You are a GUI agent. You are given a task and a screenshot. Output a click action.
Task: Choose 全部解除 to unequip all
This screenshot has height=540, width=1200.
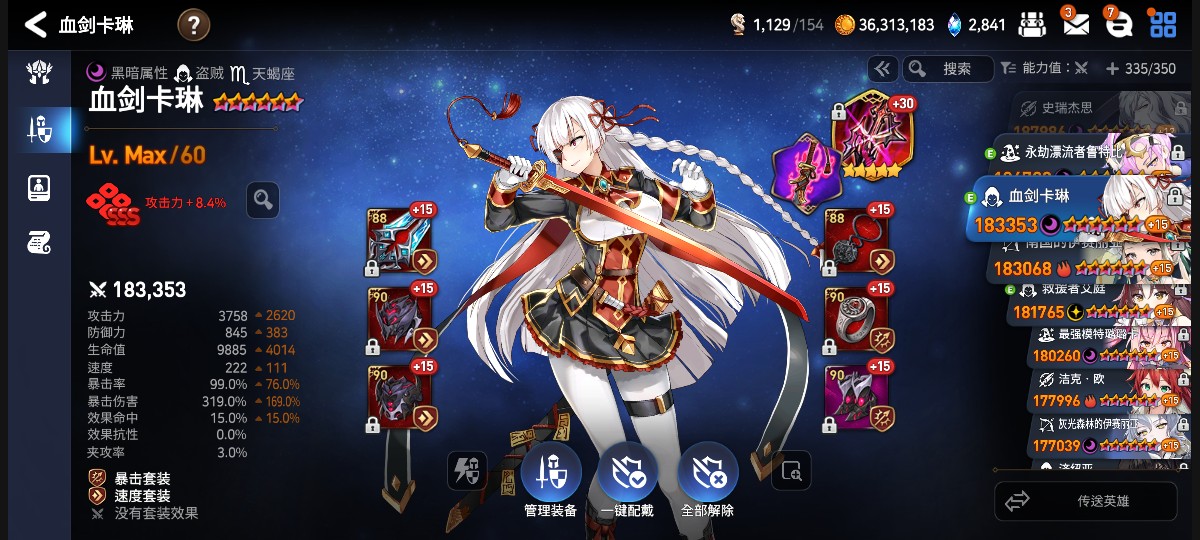coord(707,480)
